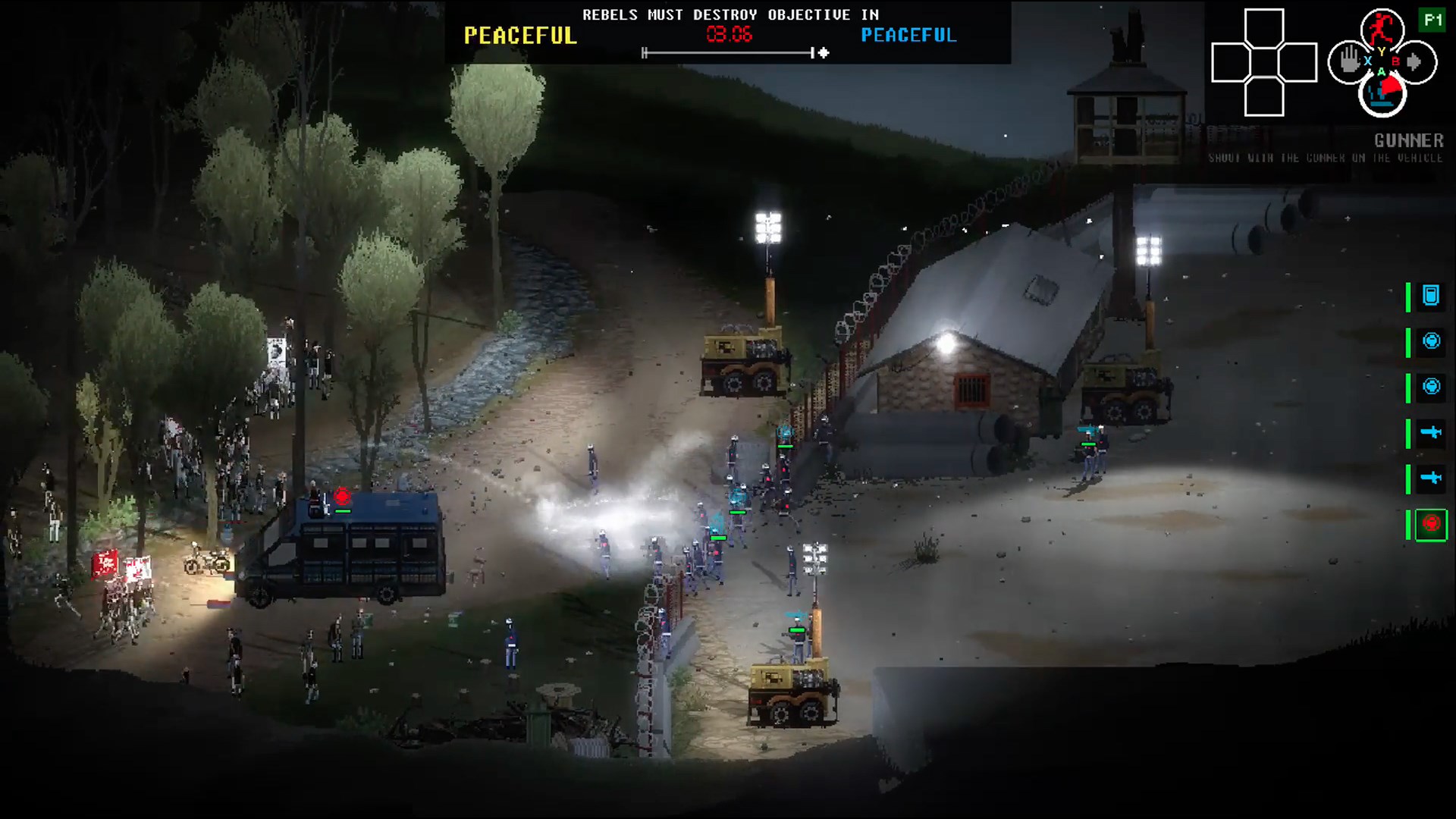This screenshot has height=819, width=1456.
Task: Click the objective banner at the top
Action: pos(730,14)
